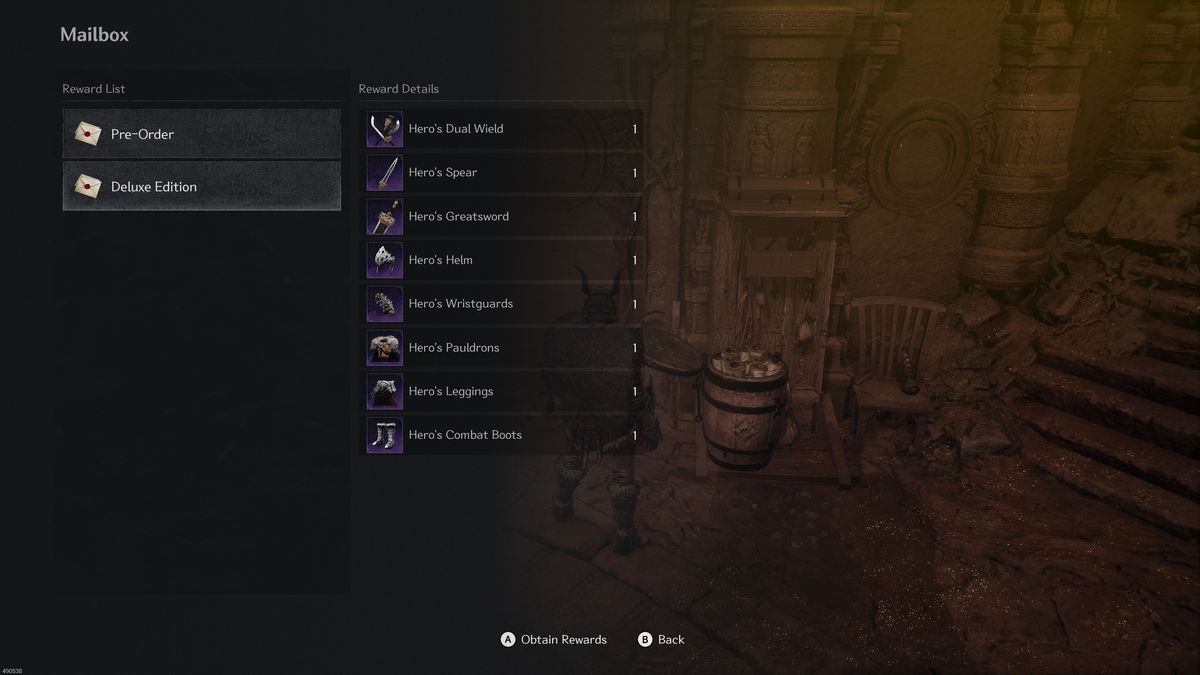Select the Hero's Pauldrons reward row

[x=501, y=348]
